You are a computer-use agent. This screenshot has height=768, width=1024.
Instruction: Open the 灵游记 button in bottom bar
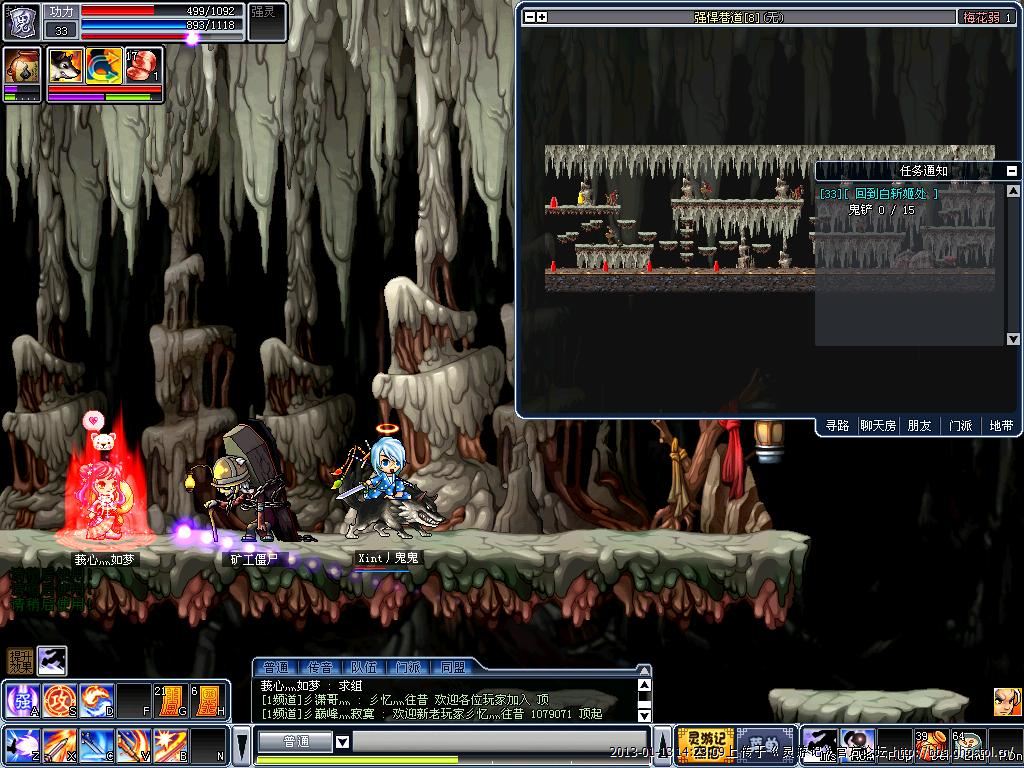click(706, 742)
